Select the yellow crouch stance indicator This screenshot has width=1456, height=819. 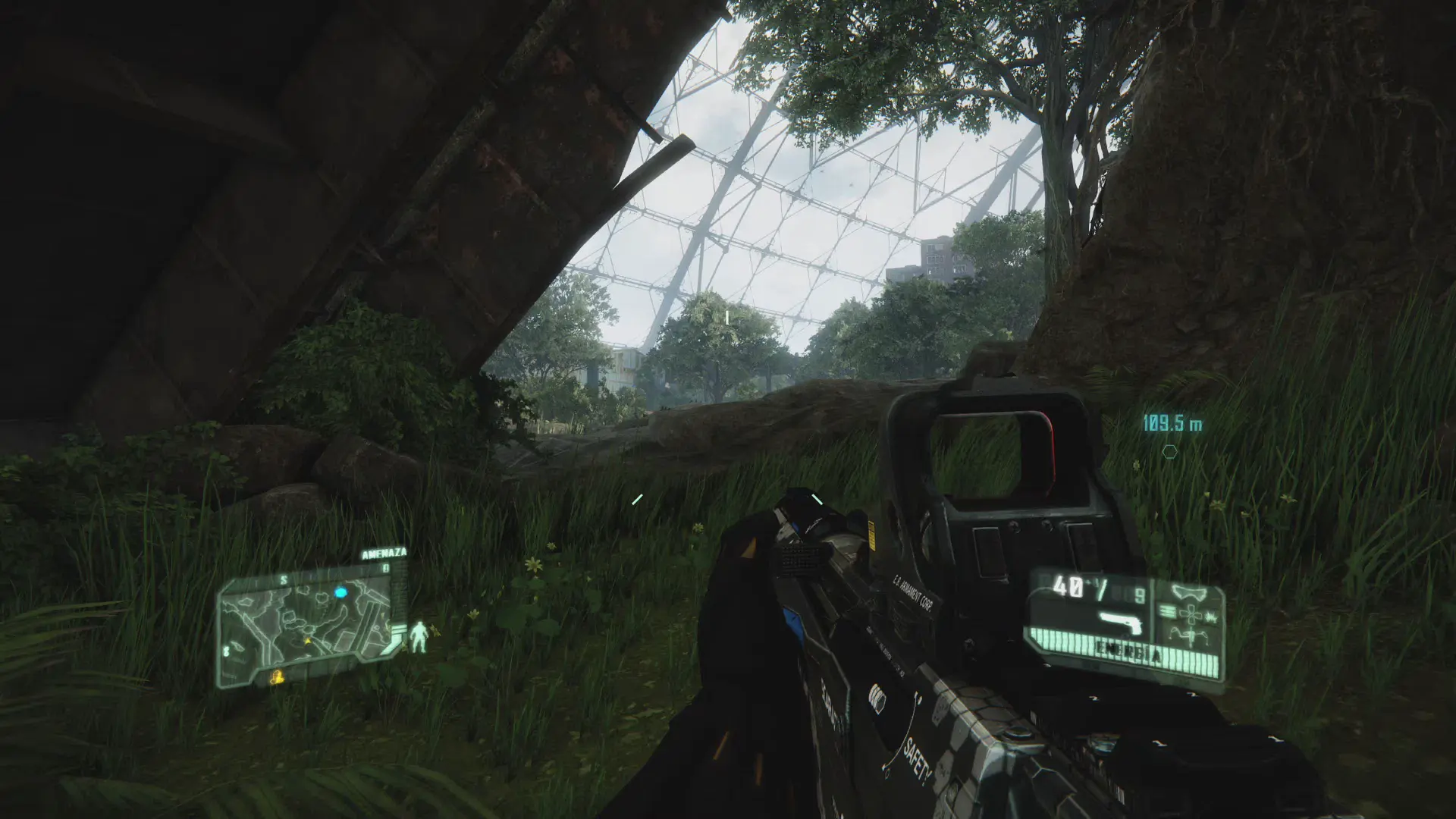(278, 676)
